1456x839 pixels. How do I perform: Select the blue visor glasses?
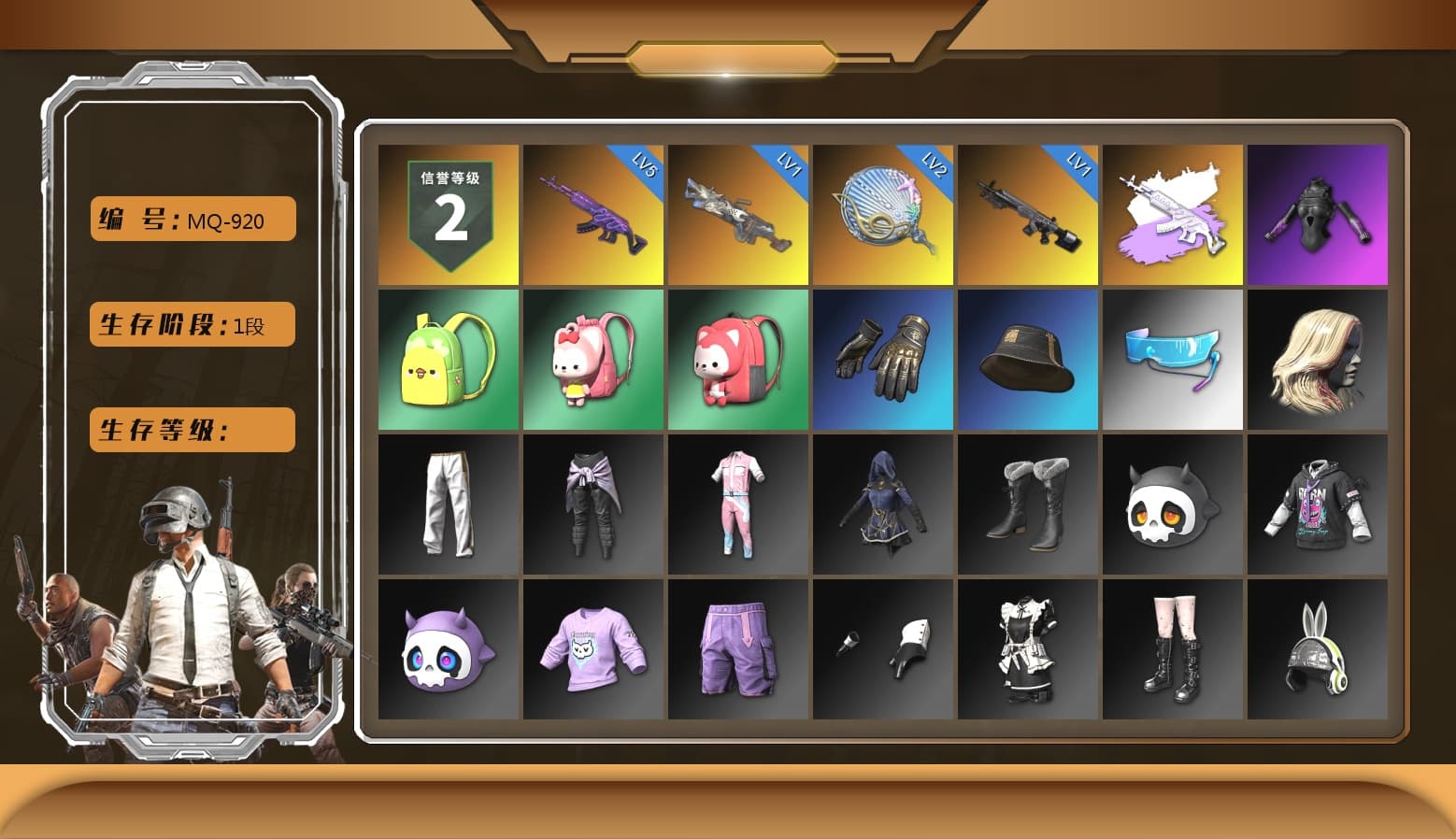(1173, 360)
